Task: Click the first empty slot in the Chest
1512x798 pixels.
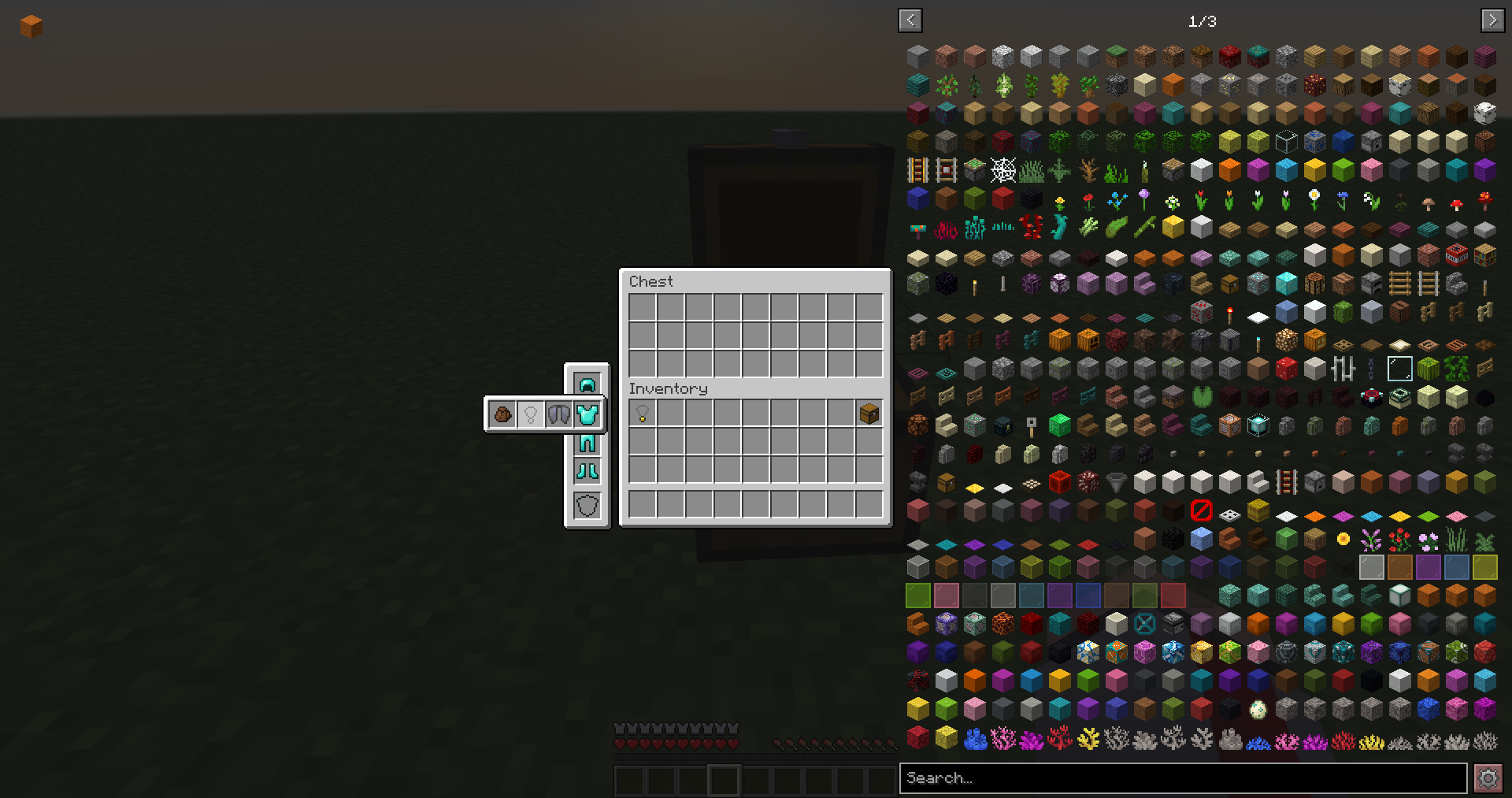Action: click(x=642, y=307)
